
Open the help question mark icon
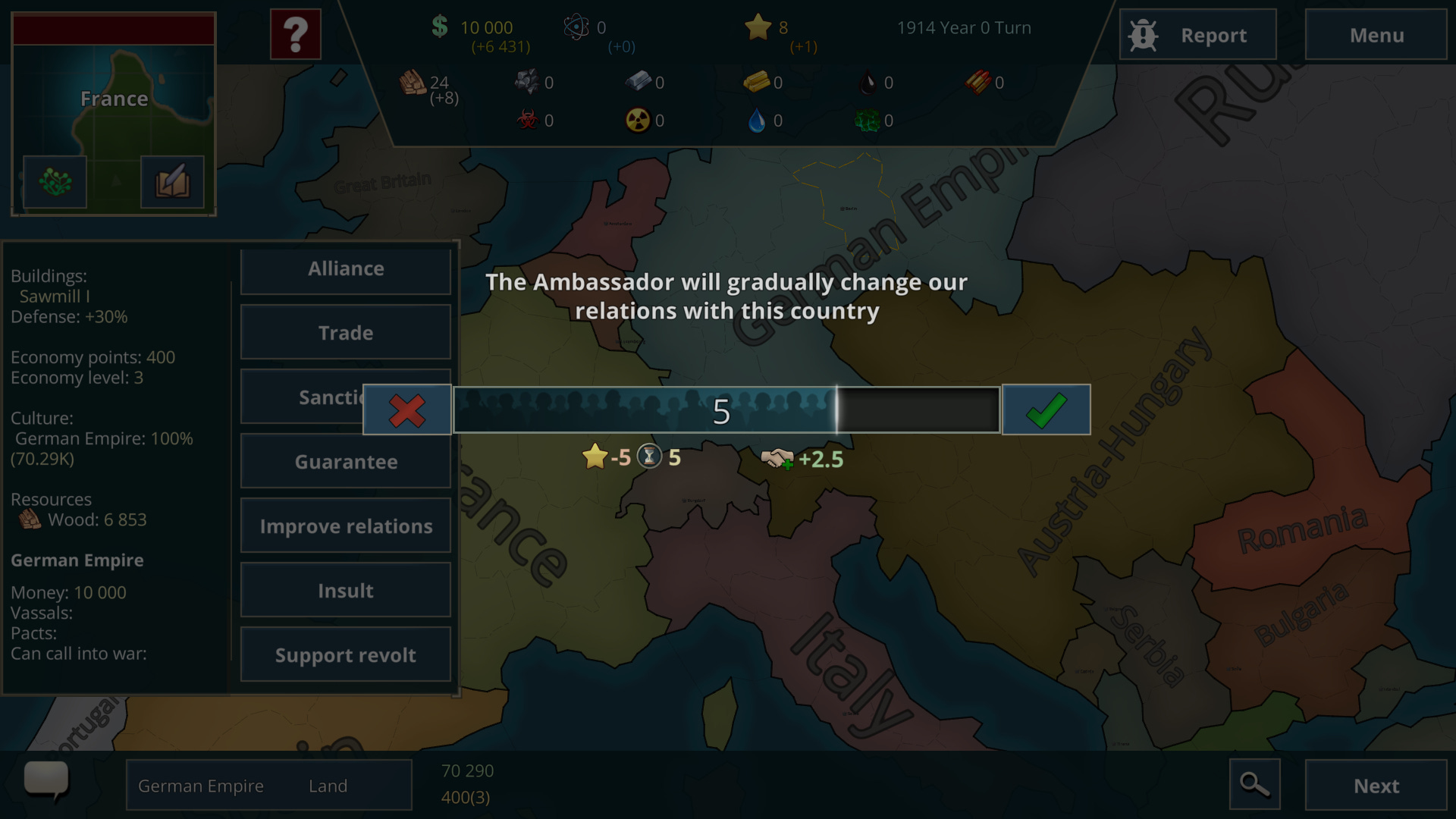295,33
